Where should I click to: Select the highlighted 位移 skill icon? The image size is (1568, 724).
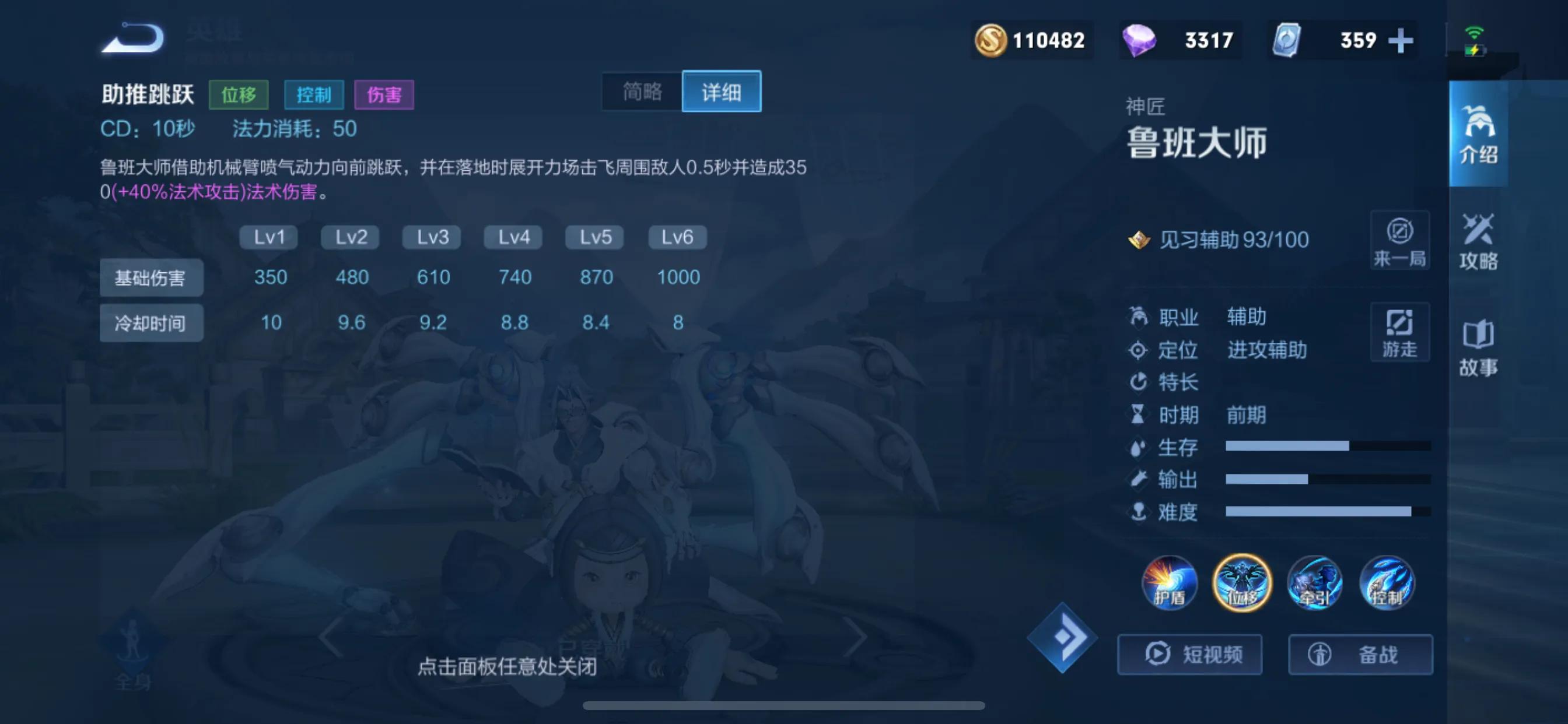(x=1242, y=583)
